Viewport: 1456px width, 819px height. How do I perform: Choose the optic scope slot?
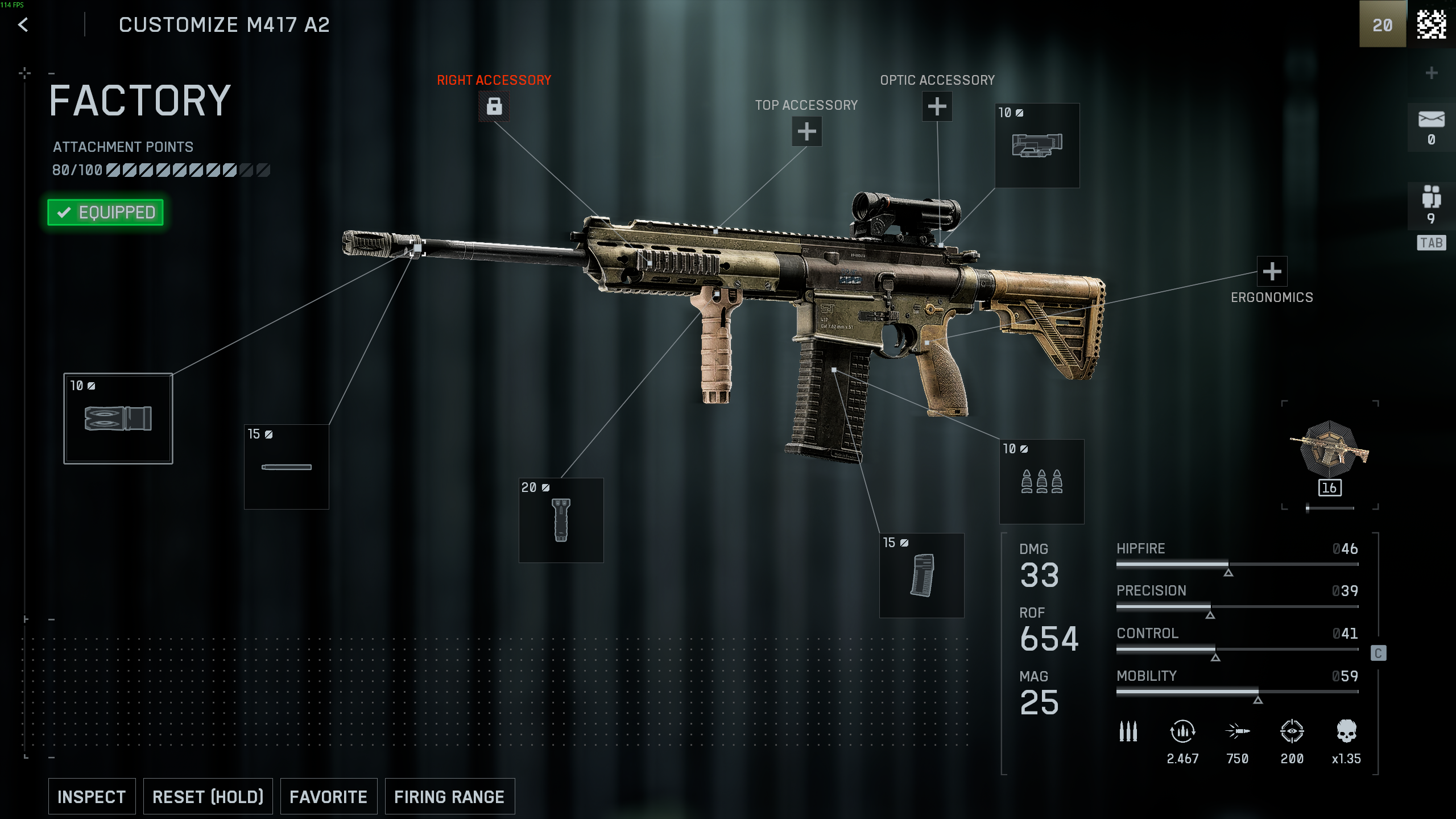click(x=1037, y=146)
